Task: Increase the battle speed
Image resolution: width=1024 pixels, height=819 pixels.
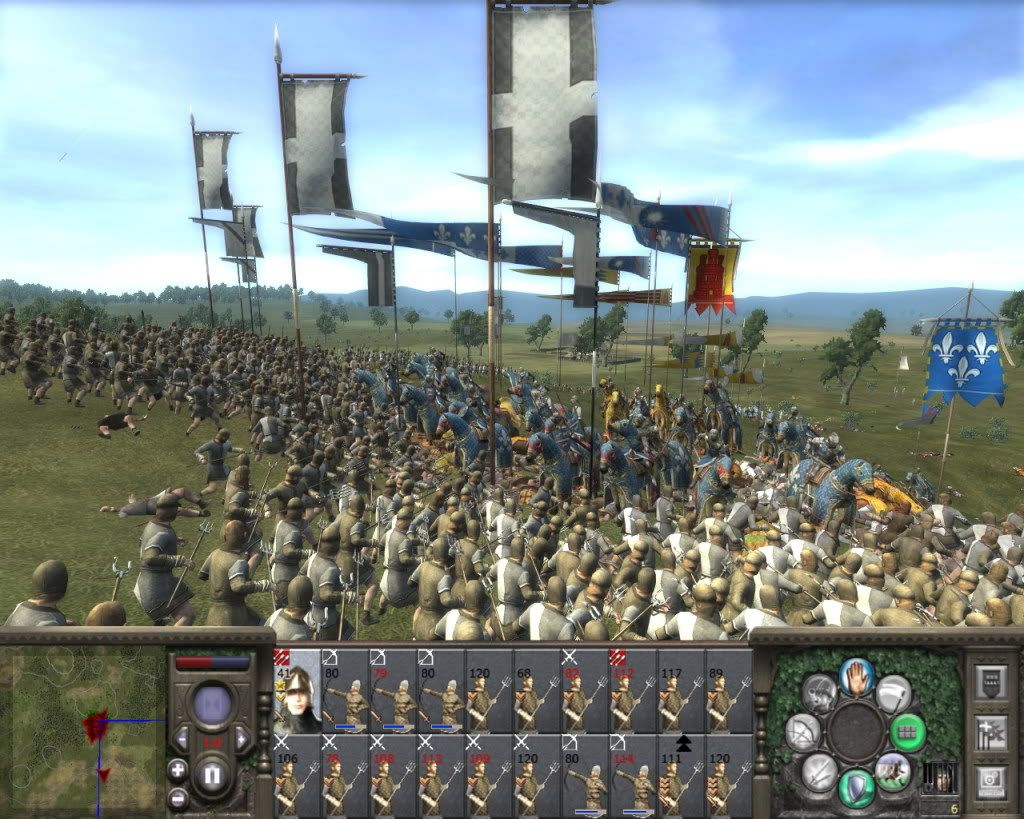Action: (x=242, y=739)
